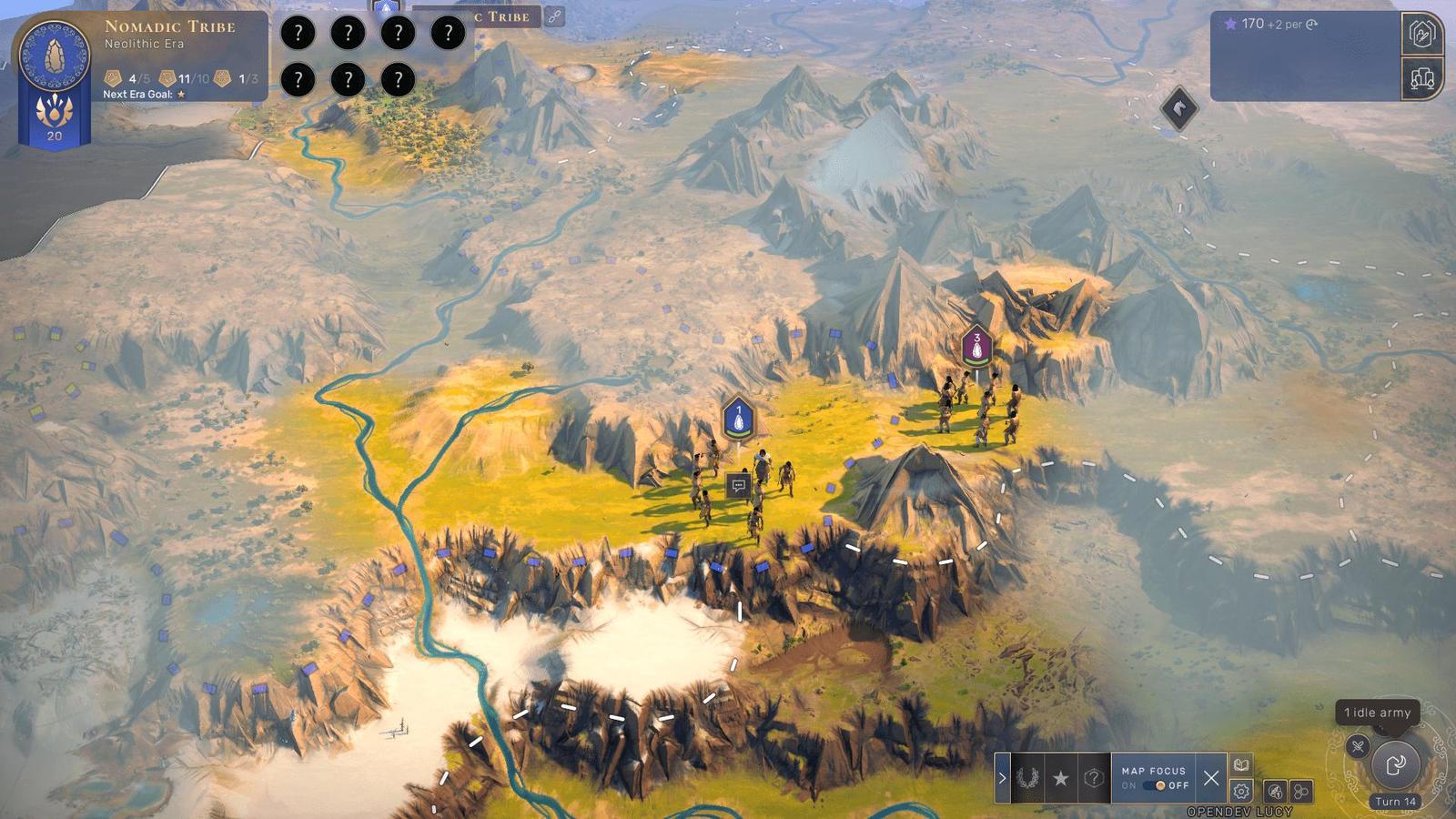Open the encyclopedia book icon
The image size is (1456, 819).
click(1241, 764)
